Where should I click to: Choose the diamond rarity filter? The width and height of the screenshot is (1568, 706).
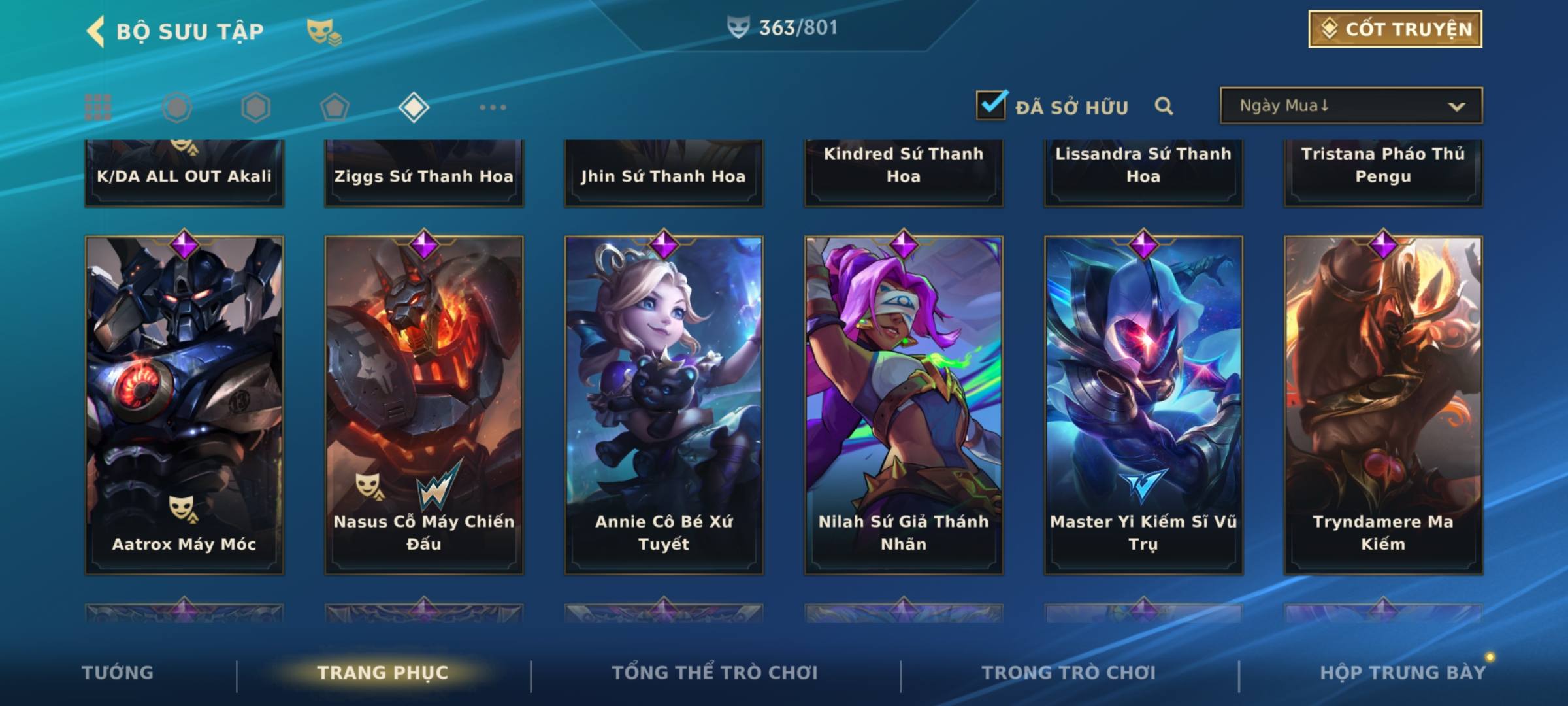tap(414, 107)
